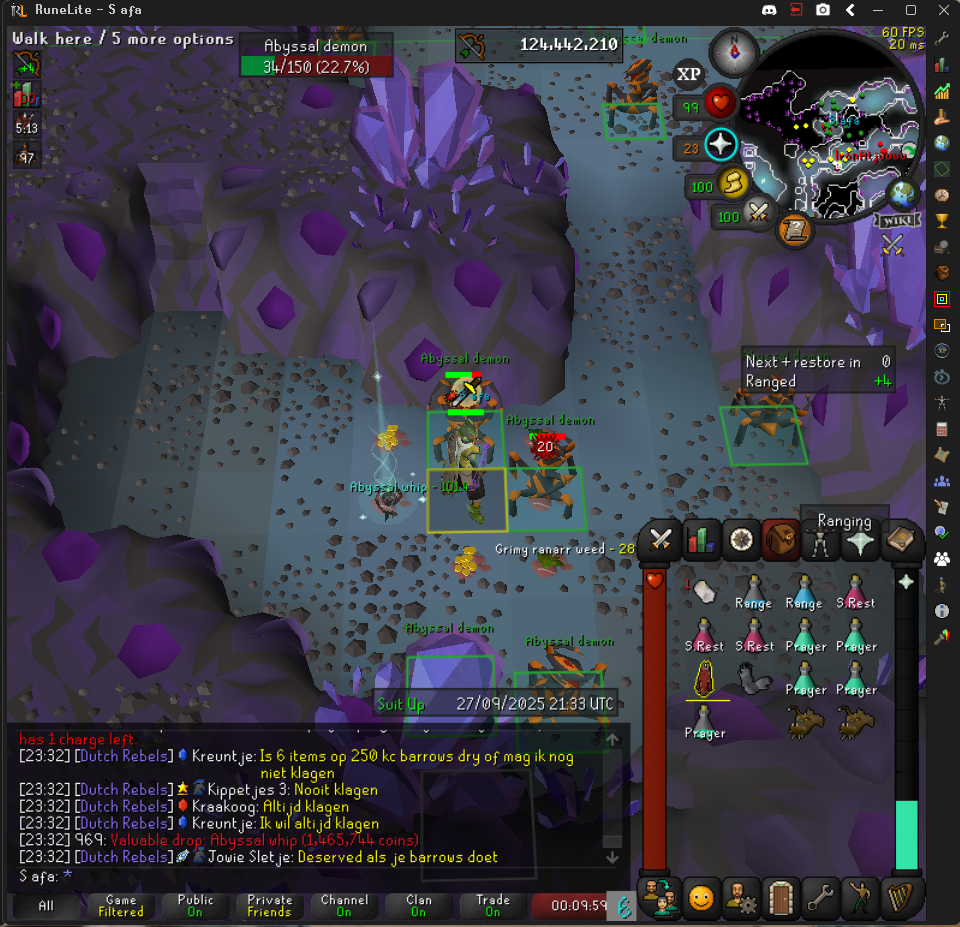960x927 pixels.
Task: Open the Prayer tab
Action: point(861,540)
